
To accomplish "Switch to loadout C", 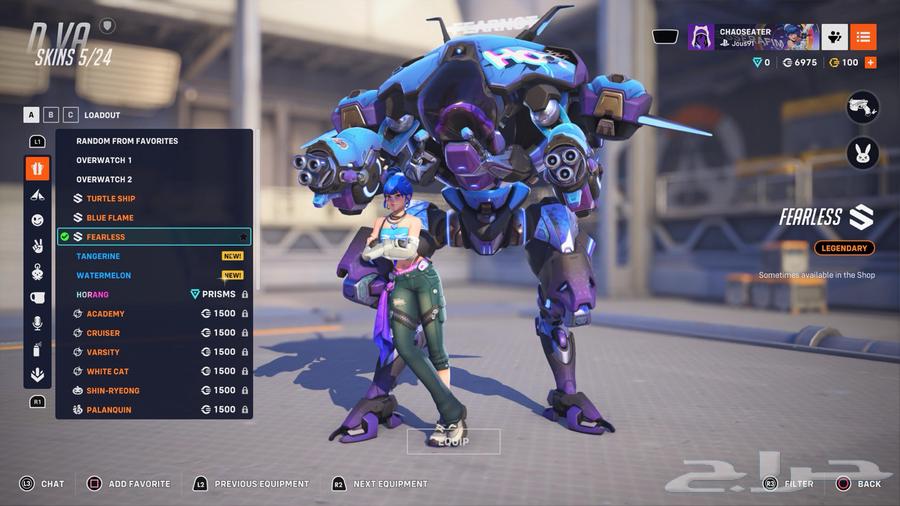I will pyautogui.click(x=71, y=115).
